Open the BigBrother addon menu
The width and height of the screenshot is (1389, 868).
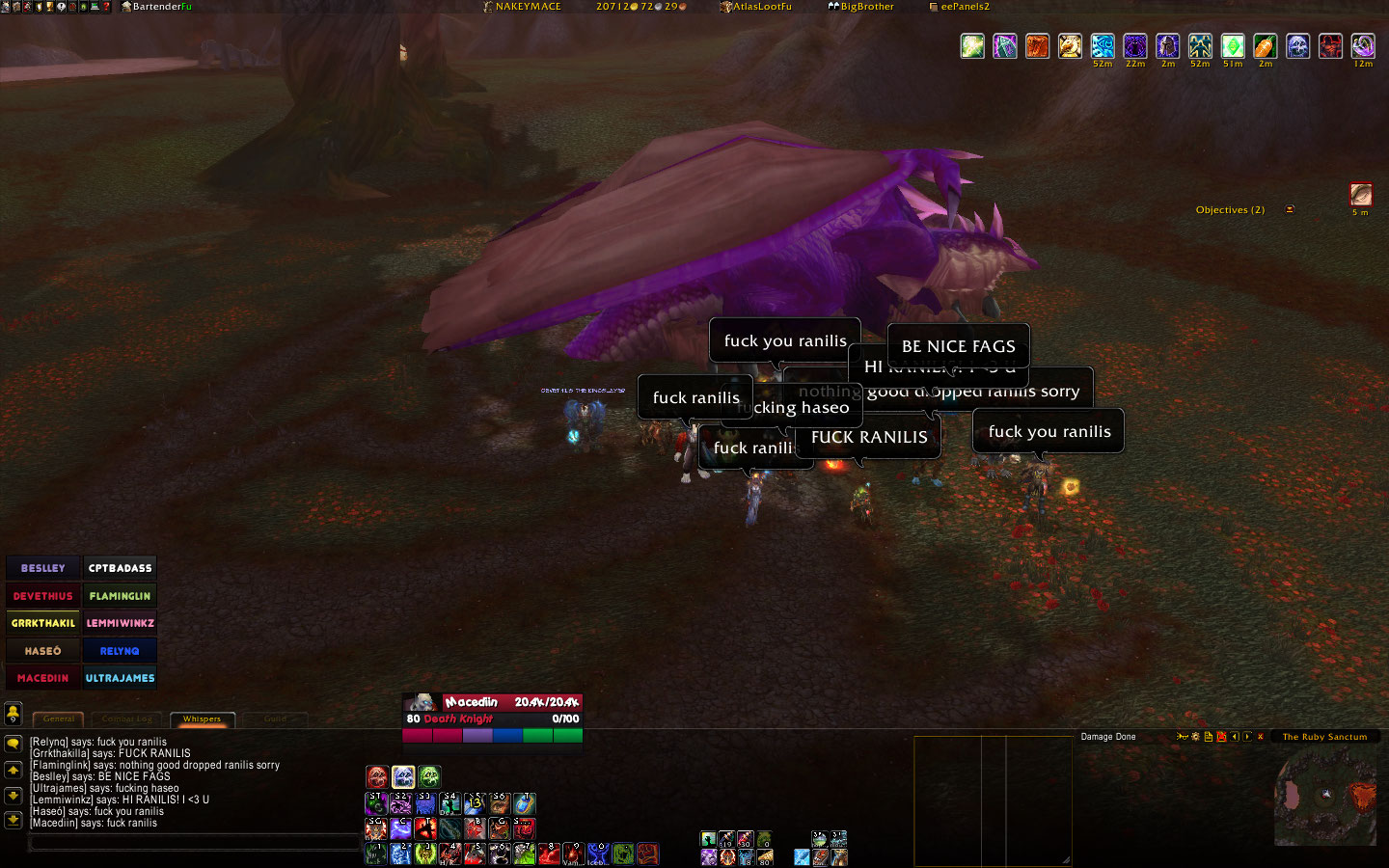[x=860, y=7]
